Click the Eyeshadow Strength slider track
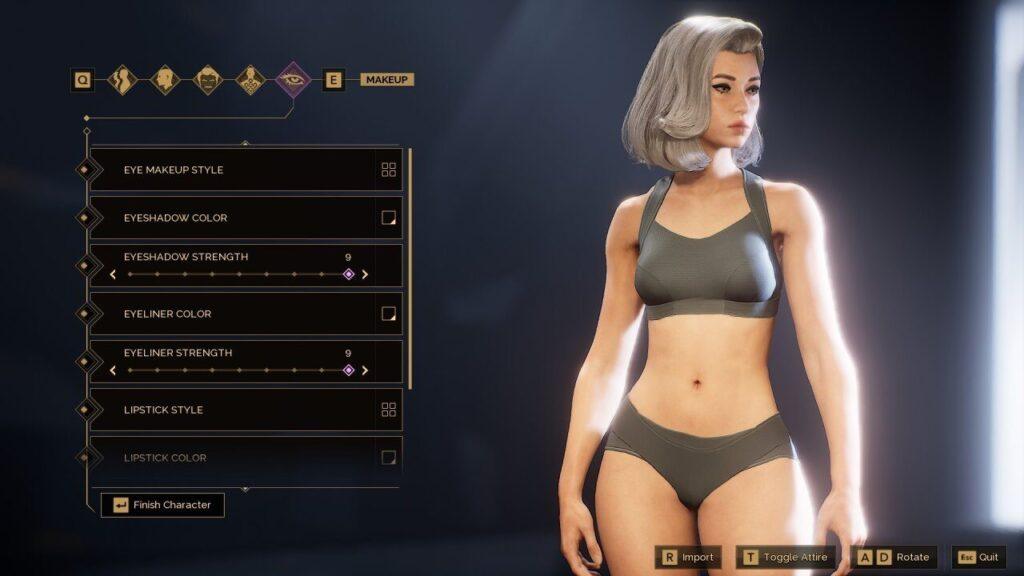 (x=238, y=274)
